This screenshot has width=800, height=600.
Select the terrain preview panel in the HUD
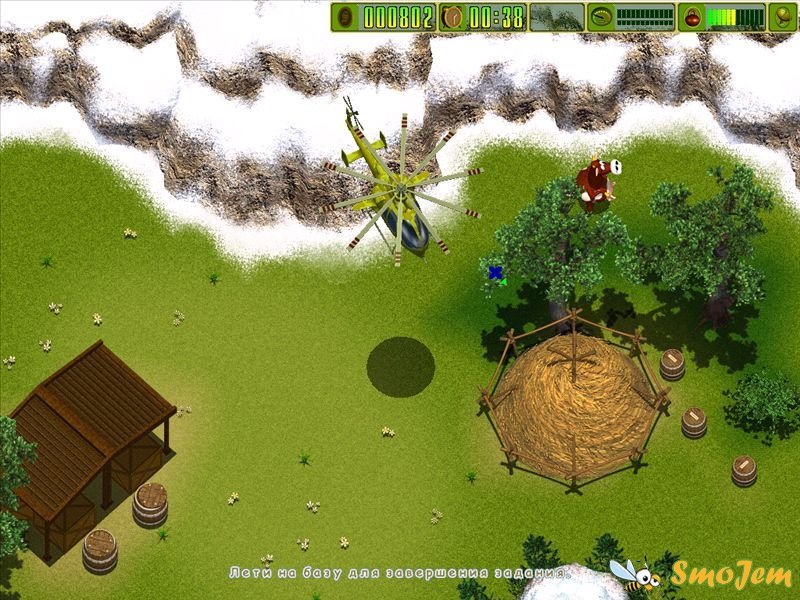click(555, 16)
